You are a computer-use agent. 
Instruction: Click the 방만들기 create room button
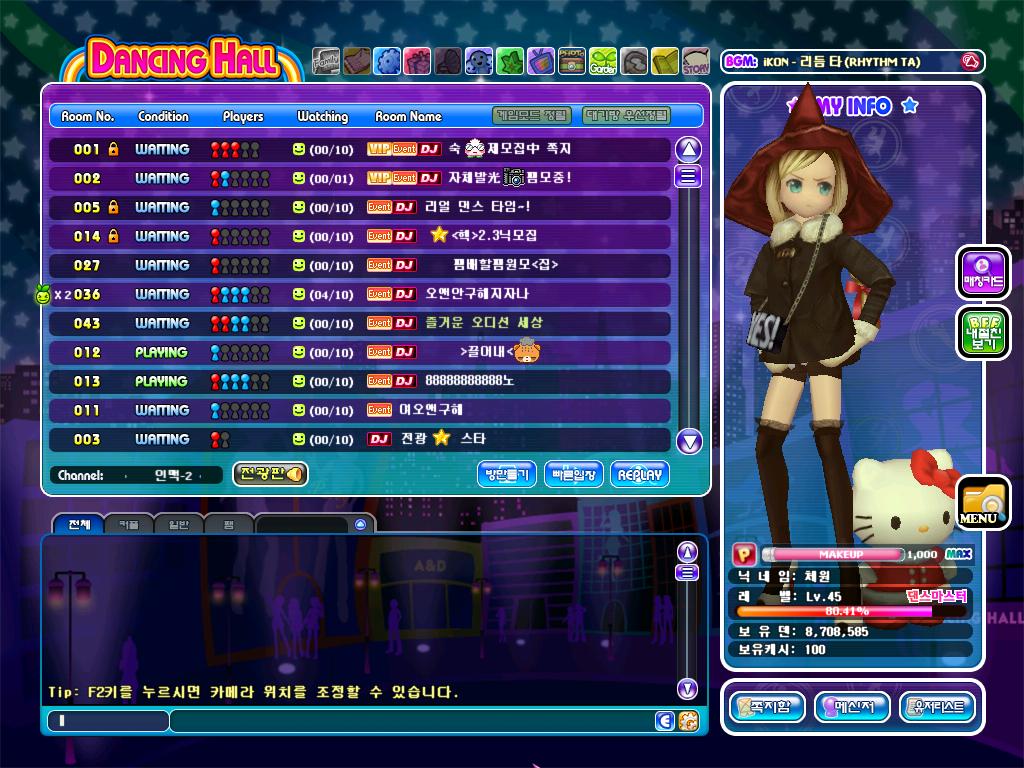point(507,475)
